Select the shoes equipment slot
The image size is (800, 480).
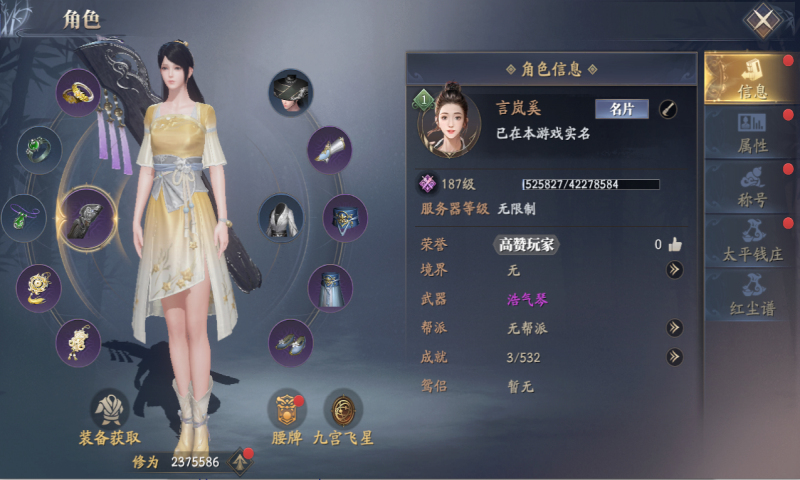(290, 342)
